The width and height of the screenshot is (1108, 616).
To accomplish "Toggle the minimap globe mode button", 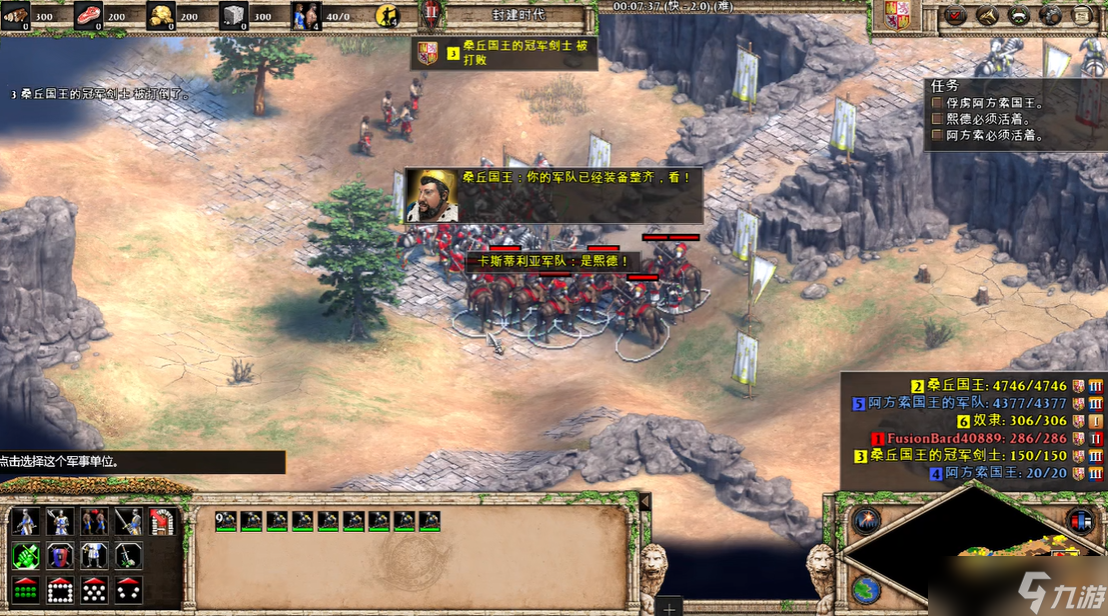I will tap(866, 589).
